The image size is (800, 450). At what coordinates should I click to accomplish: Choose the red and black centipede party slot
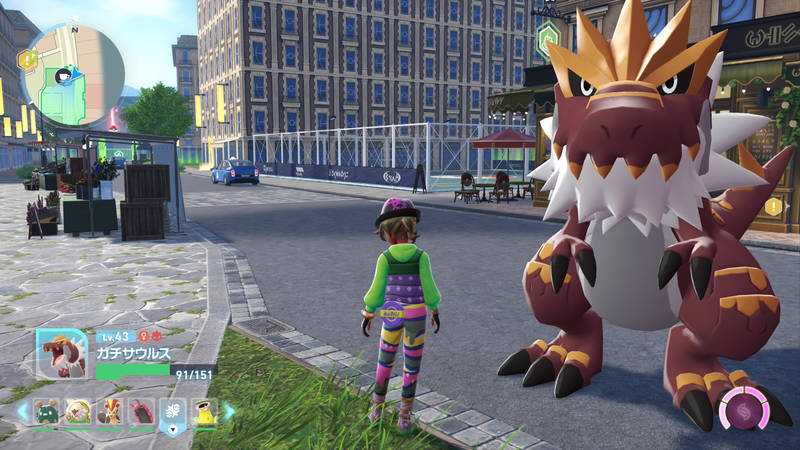coord(140,412)
